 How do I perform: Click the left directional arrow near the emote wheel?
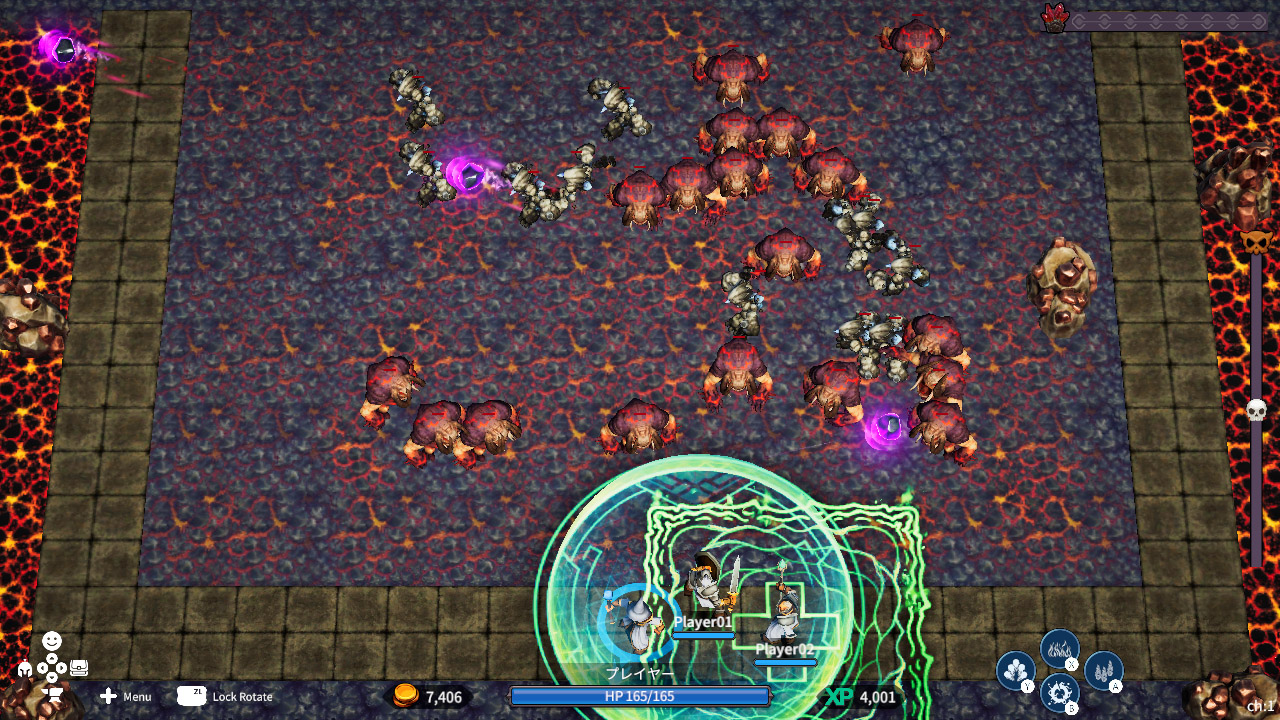click(x=43, y=667)
